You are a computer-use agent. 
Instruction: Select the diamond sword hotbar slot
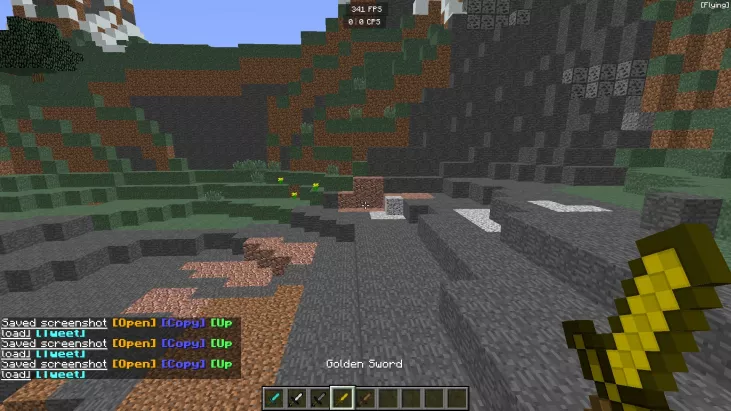tap(275, 398)
